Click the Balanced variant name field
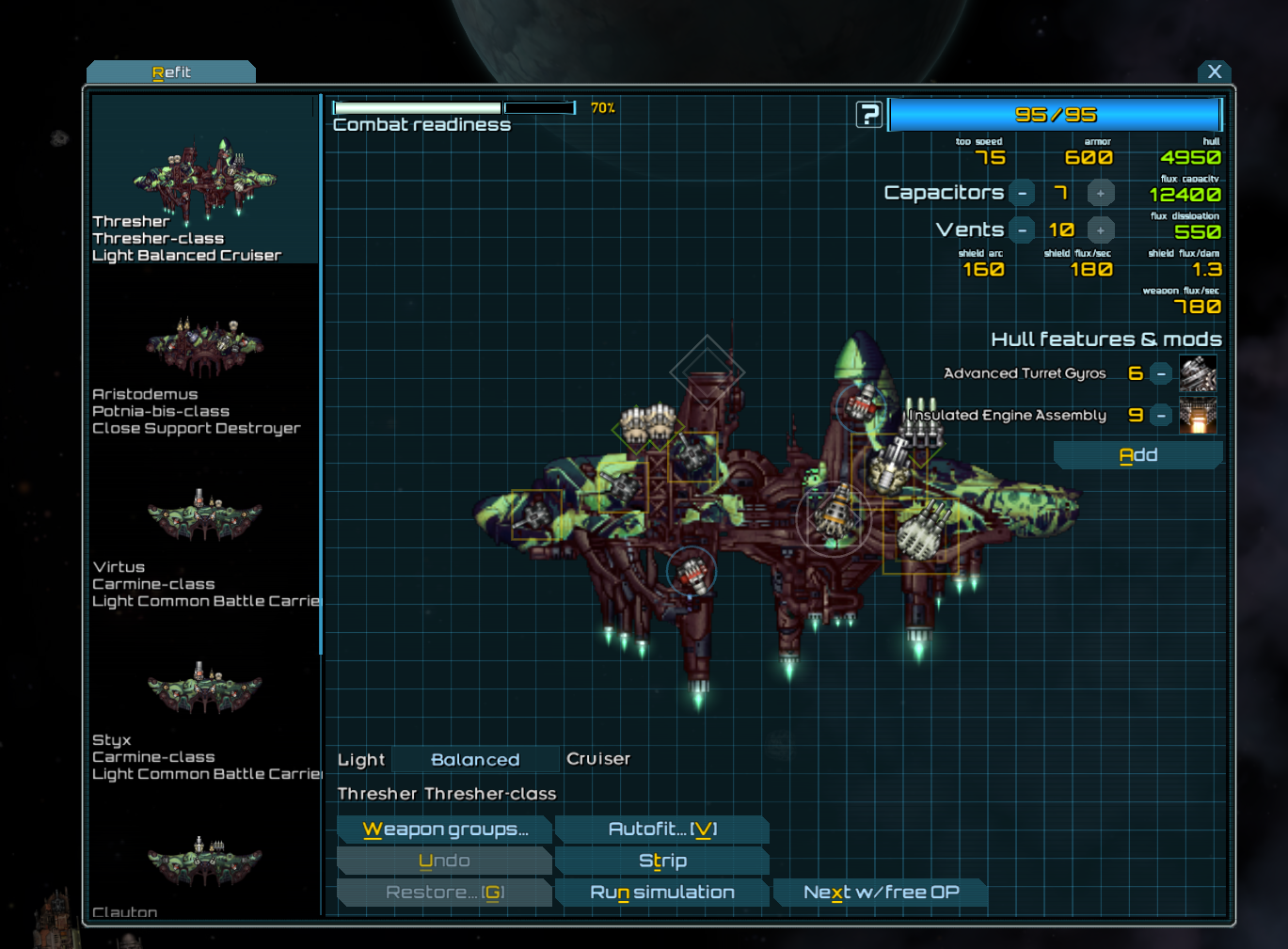 (x=475, y=760)
